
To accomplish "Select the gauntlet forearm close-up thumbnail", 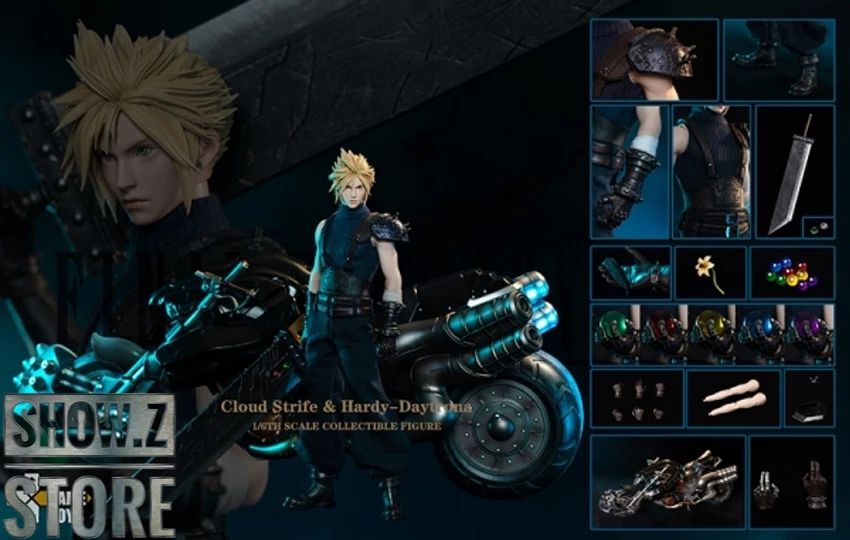I will [x=629, y=172].
